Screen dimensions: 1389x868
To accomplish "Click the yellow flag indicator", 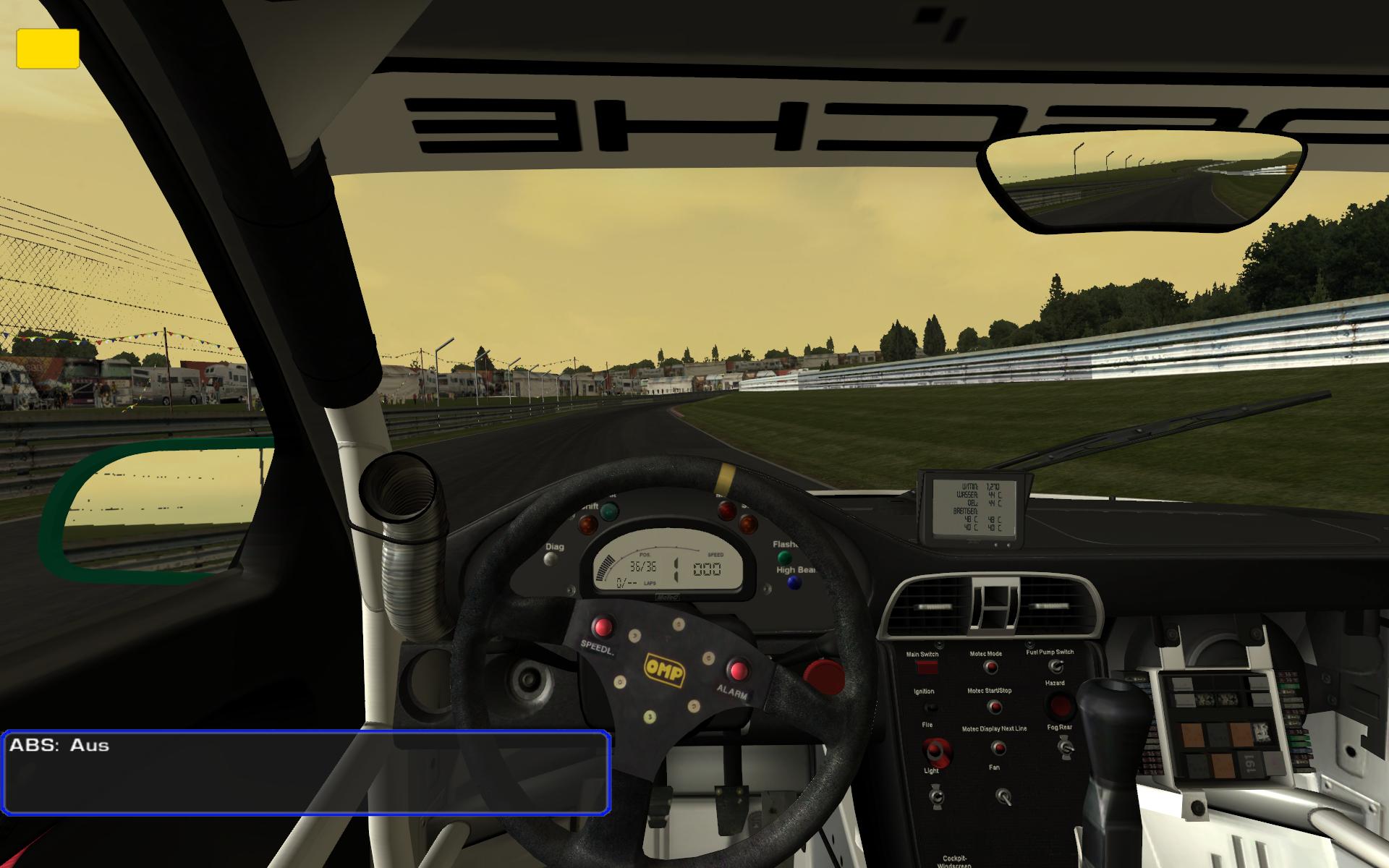I will (48, 48).
